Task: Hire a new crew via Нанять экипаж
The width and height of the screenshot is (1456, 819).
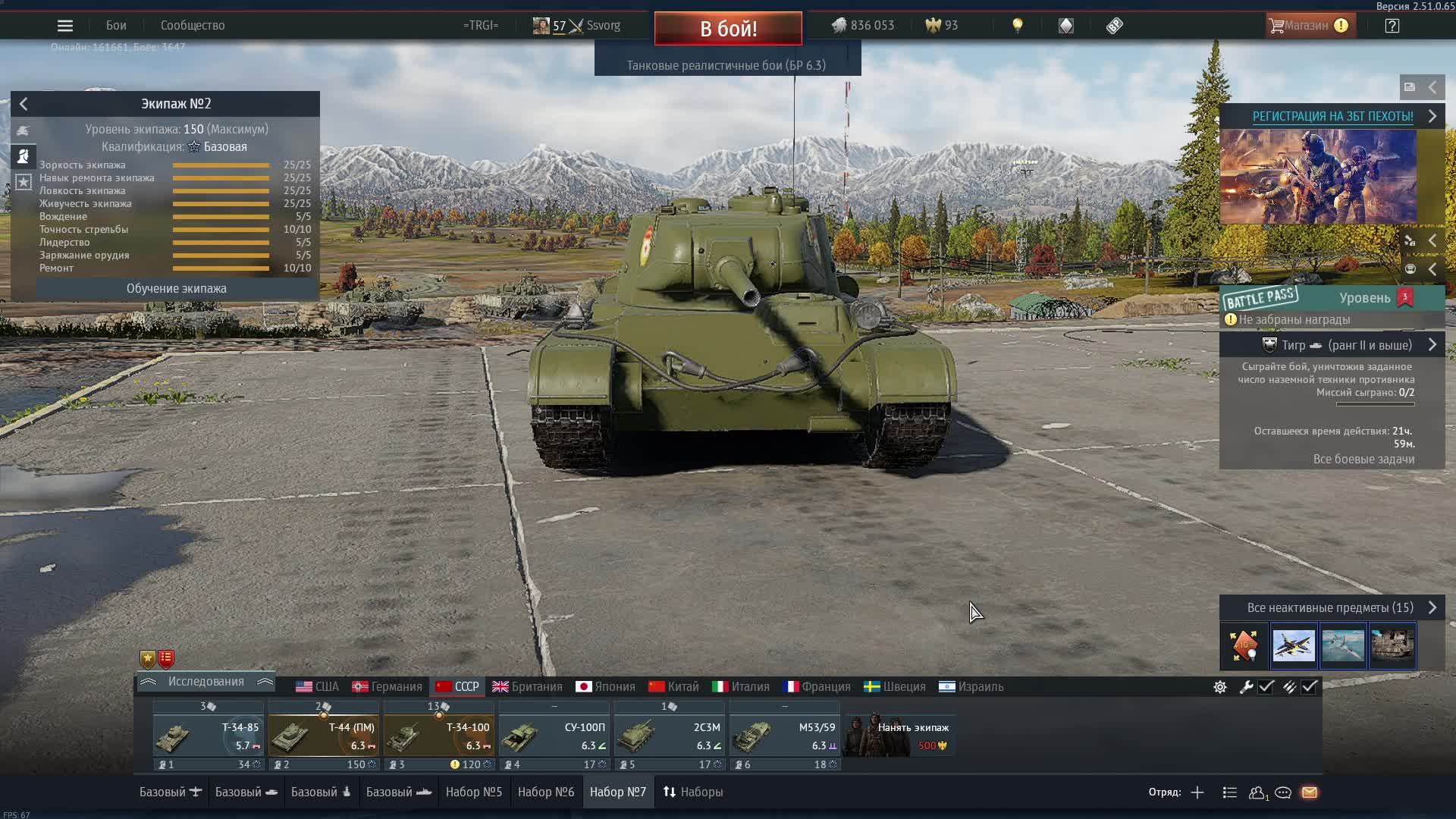Action: pyautogui.click(x=899, y=735)
